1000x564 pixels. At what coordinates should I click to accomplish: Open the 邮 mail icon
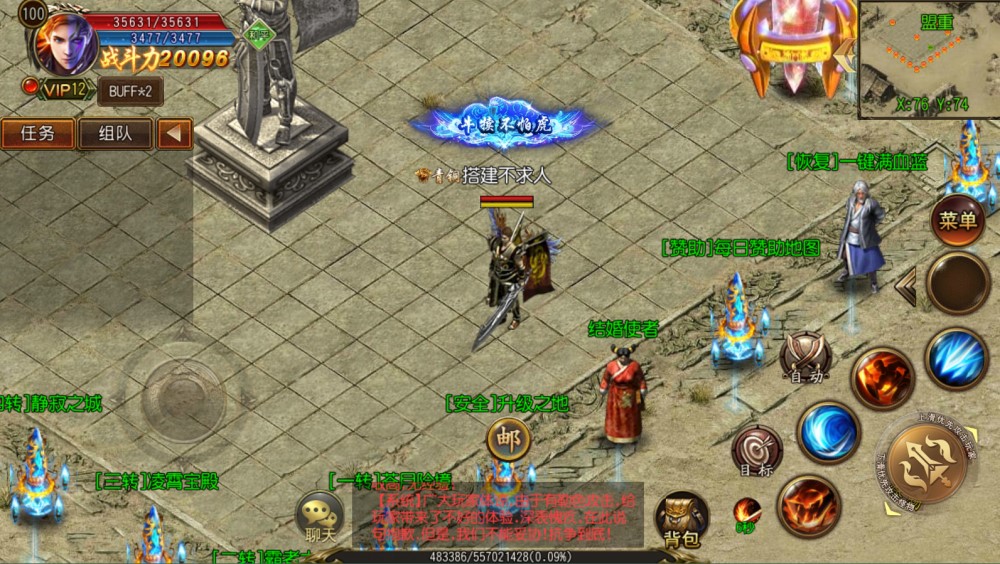click(x=509, y=440)
